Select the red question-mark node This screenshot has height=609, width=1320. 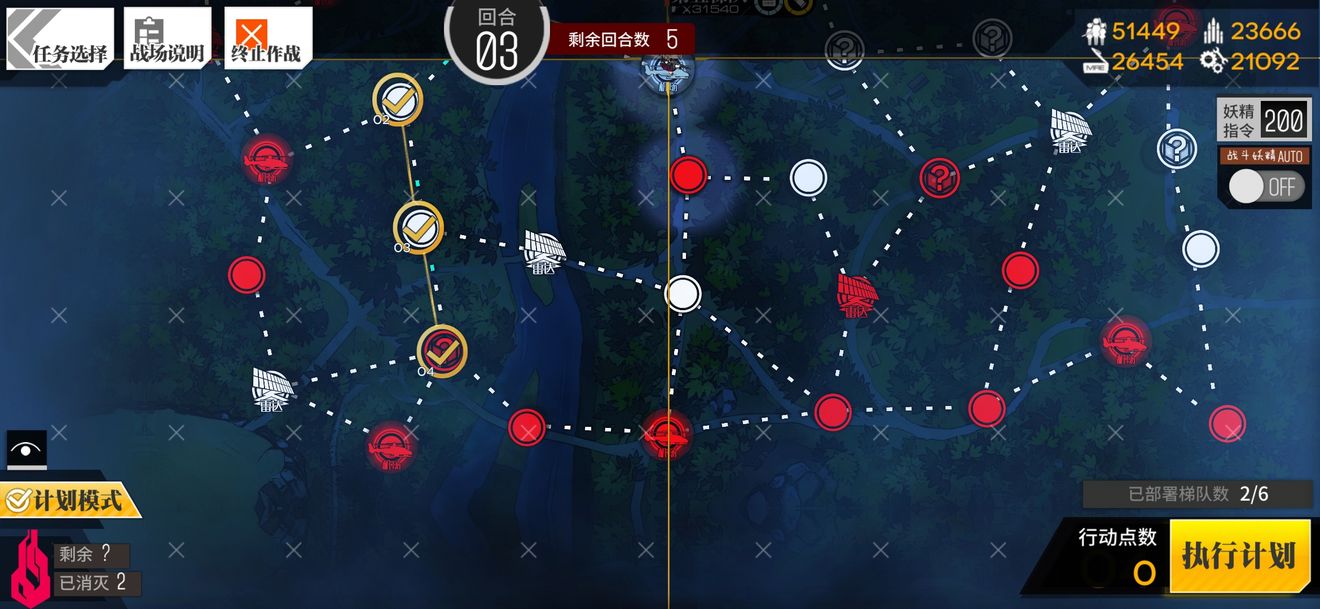pyautogui.click(x=939, y=179)
